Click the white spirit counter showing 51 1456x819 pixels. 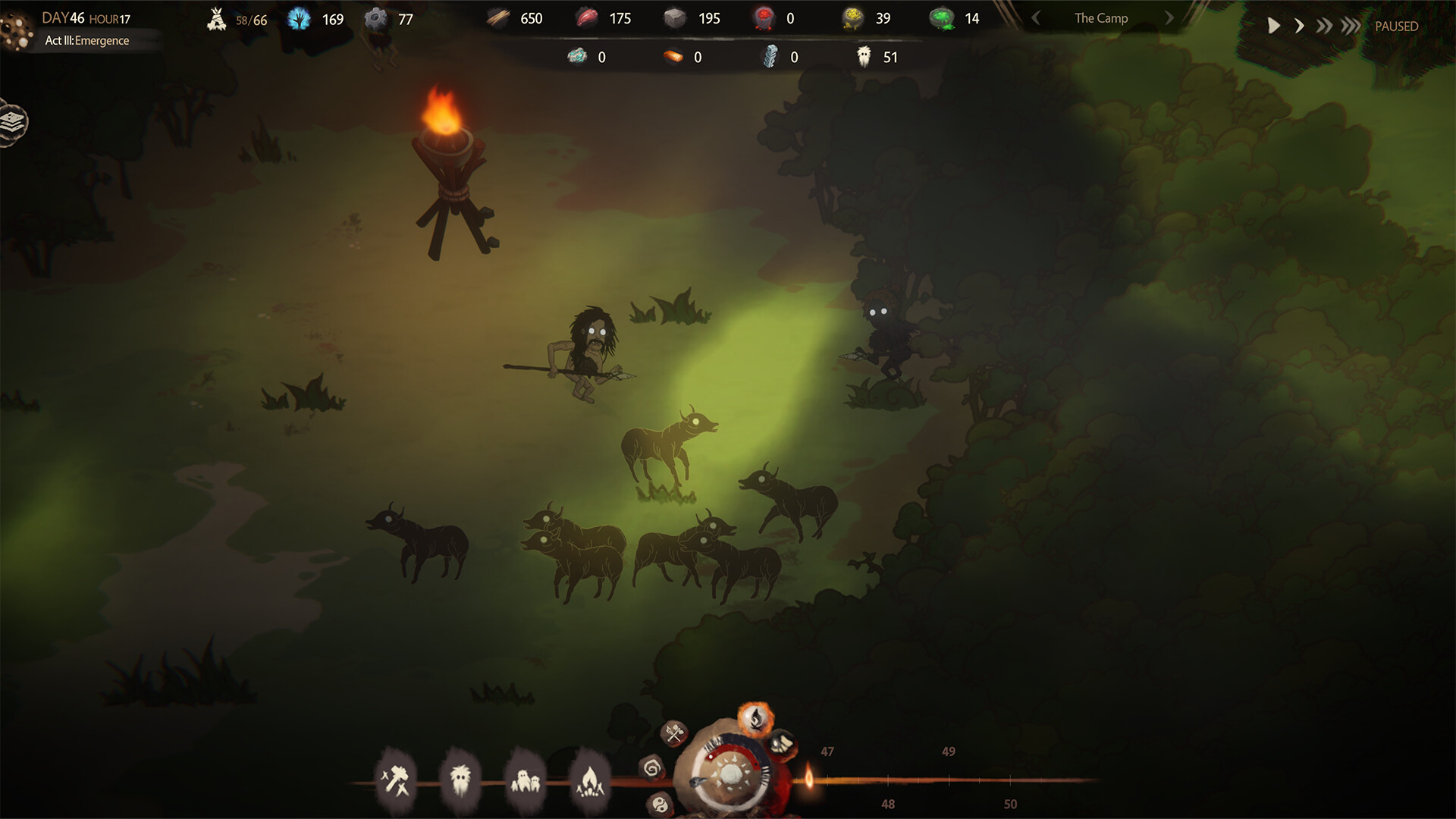[876, 56]
